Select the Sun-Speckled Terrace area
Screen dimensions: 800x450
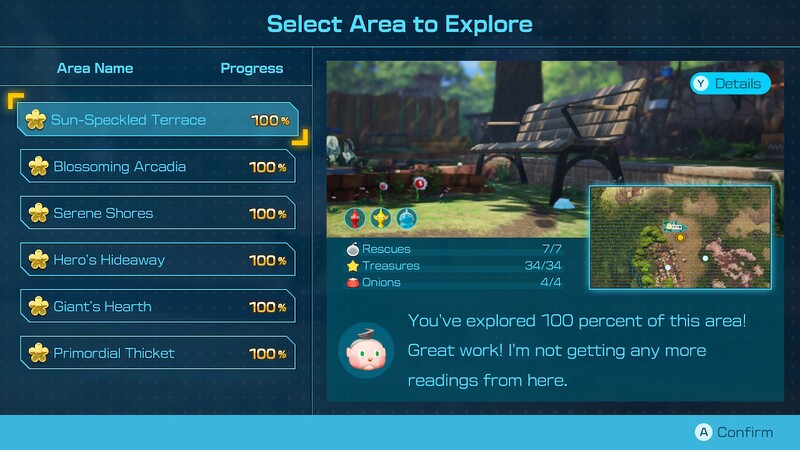point(157,120)
